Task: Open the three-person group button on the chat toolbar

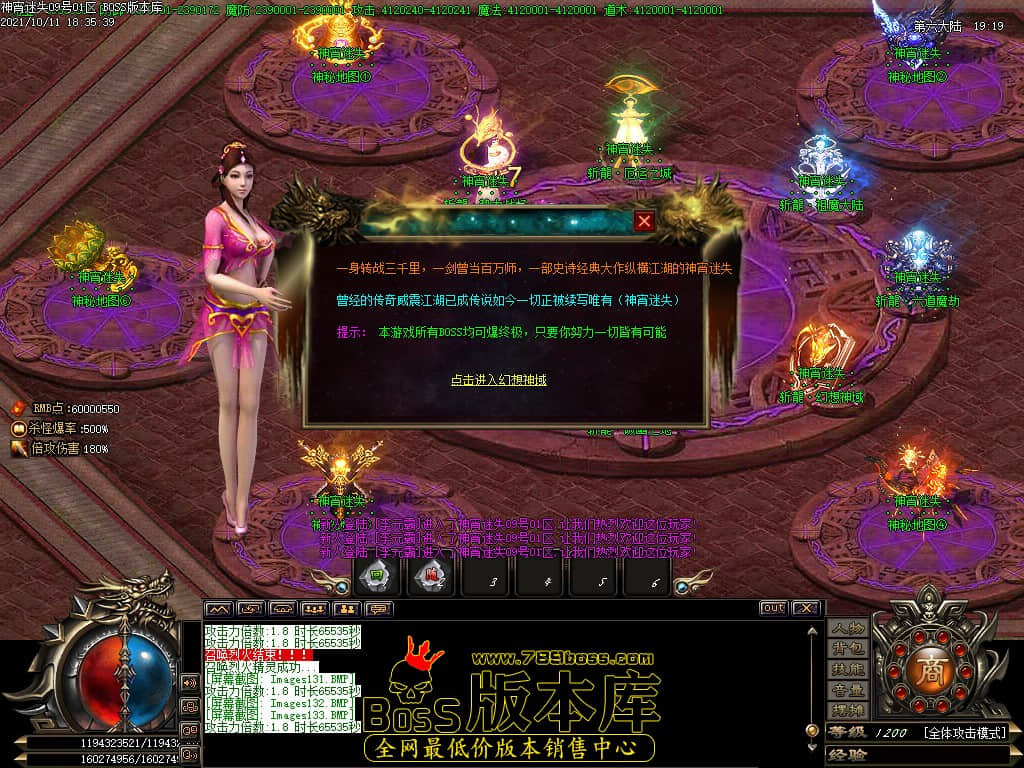Action: coord(315,608)
